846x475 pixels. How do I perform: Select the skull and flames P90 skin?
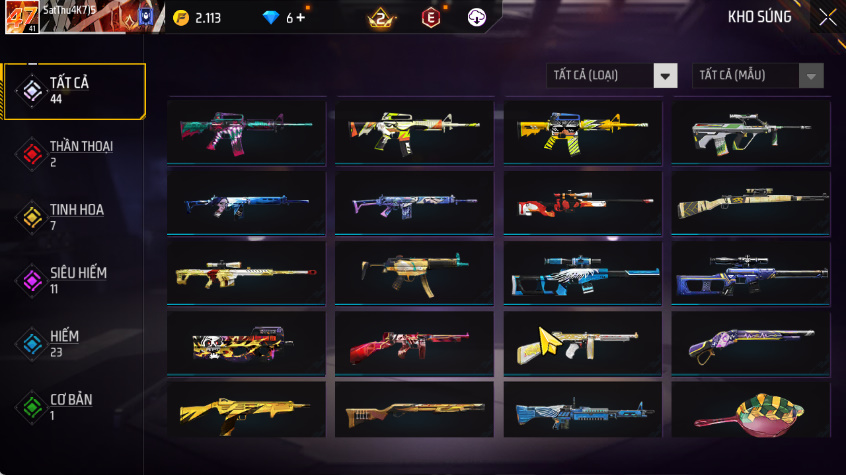[246, 343]
